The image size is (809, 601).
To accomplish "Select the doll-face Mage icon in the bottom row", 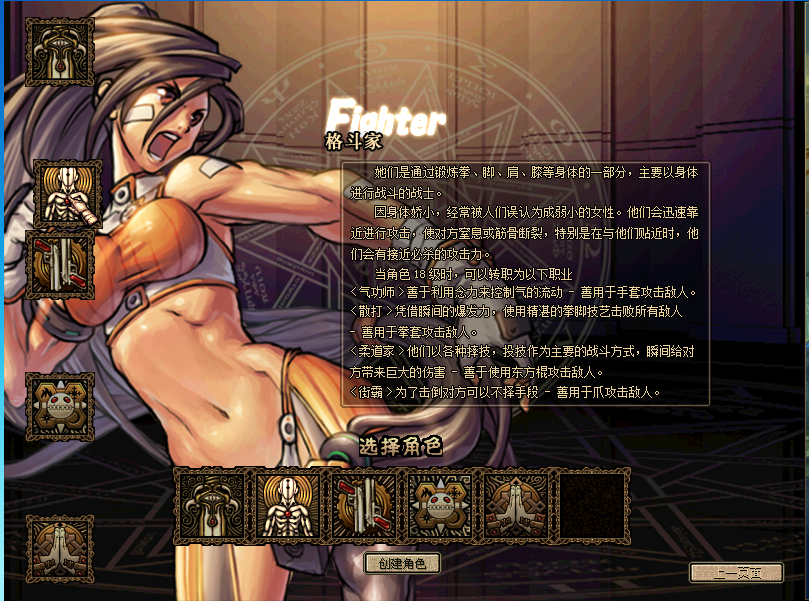I will [x=441, y=505].
